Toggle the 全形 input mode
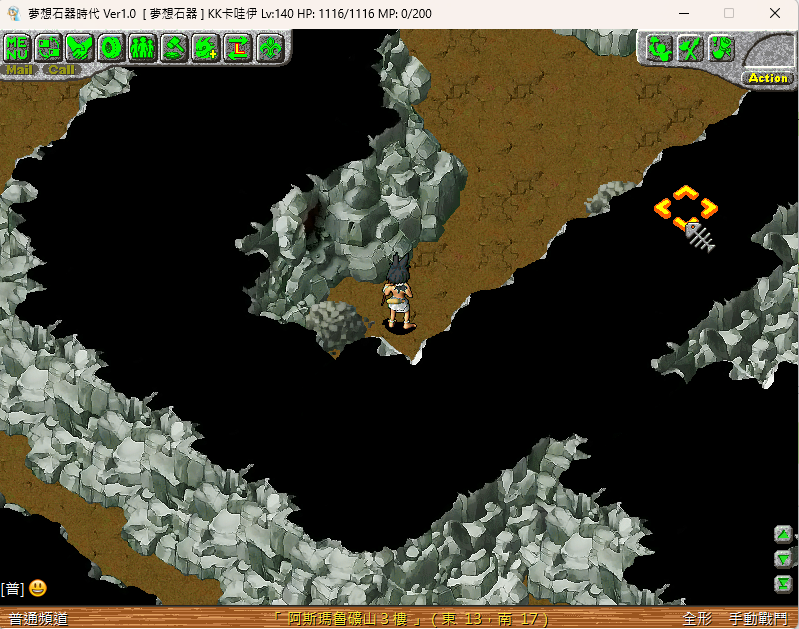This screenshot has height=629, width=799. 697,619
